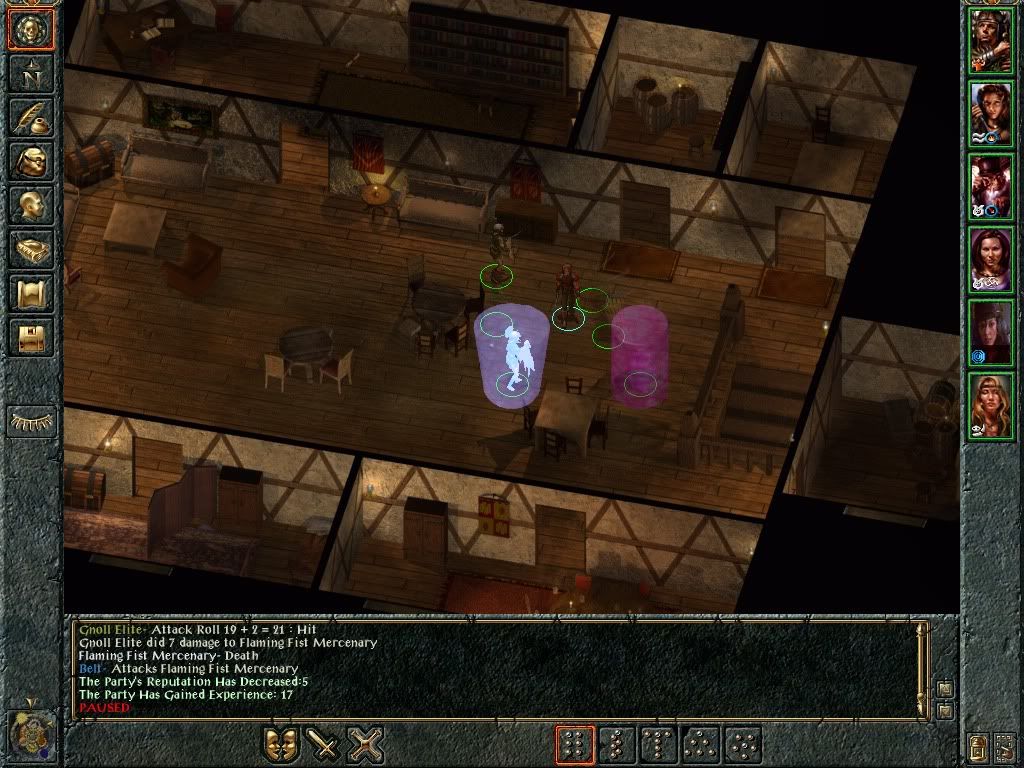Open the priest scroll icon
1024x768 pixels.
pos(31,293)
